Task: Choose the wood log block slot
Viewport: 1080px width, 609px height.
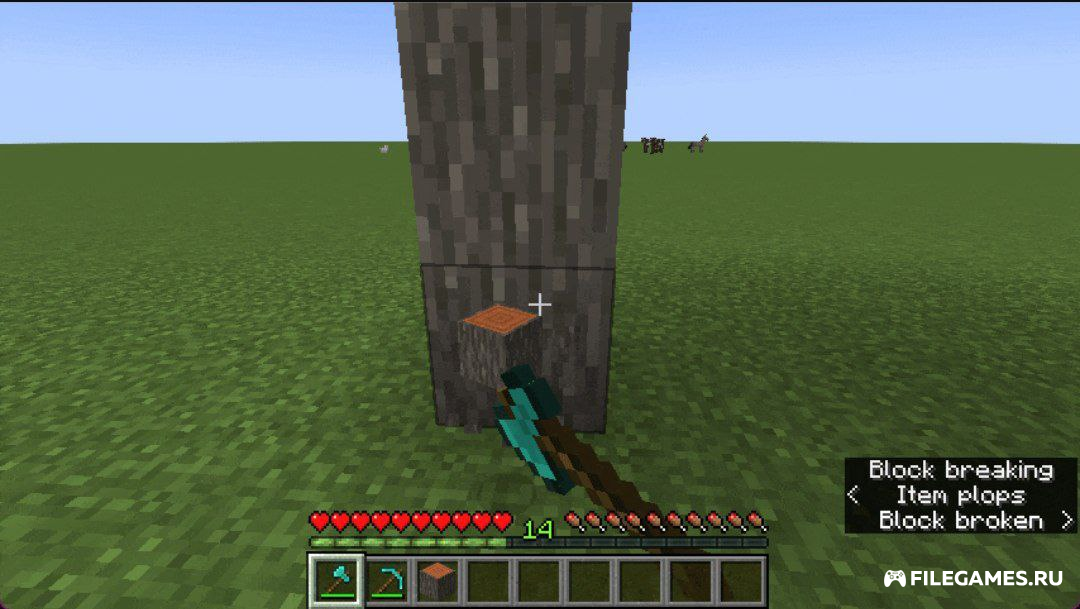Action: pyautogui.click(x=435, y=581)
